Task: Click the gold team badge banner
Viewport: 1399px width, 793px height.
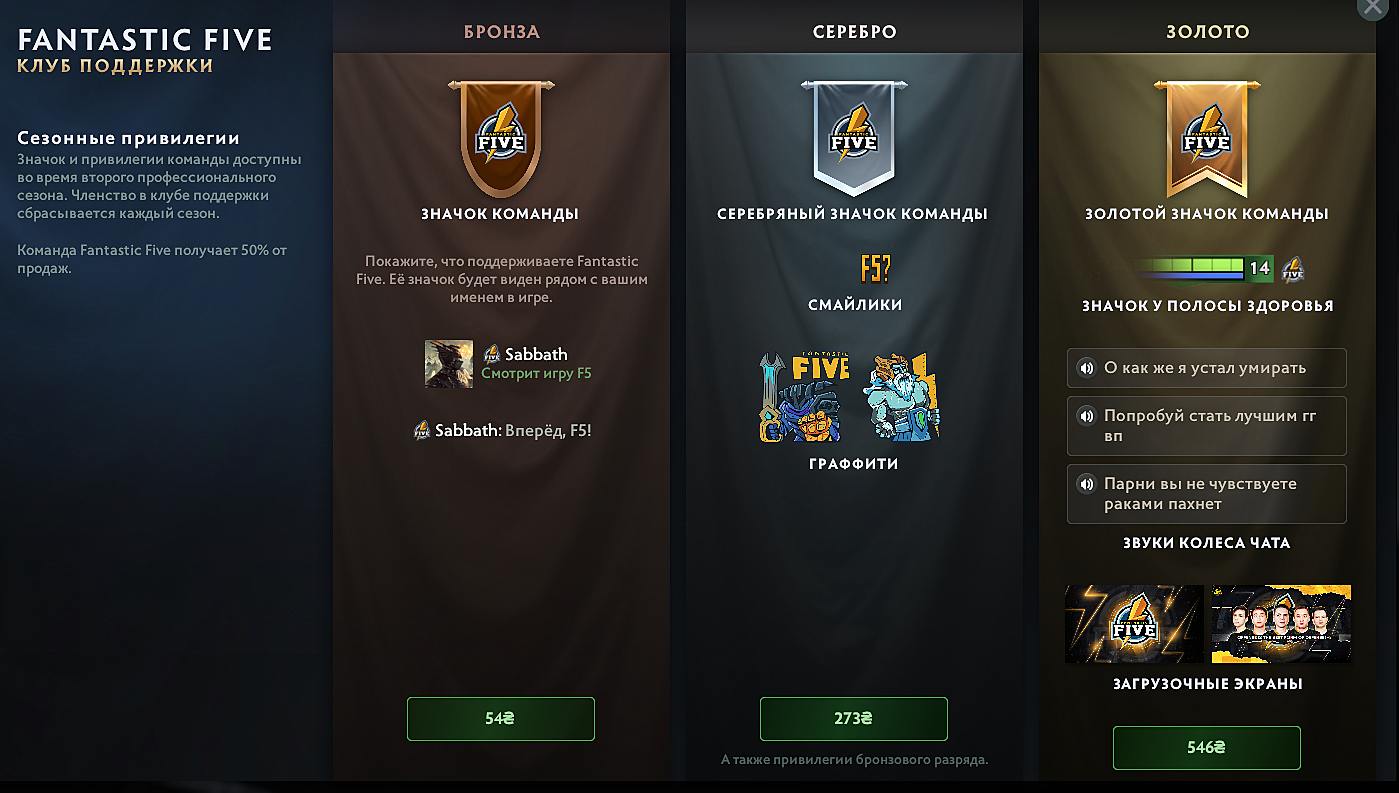Action: pyautogui.click(x=1206, y=138)
